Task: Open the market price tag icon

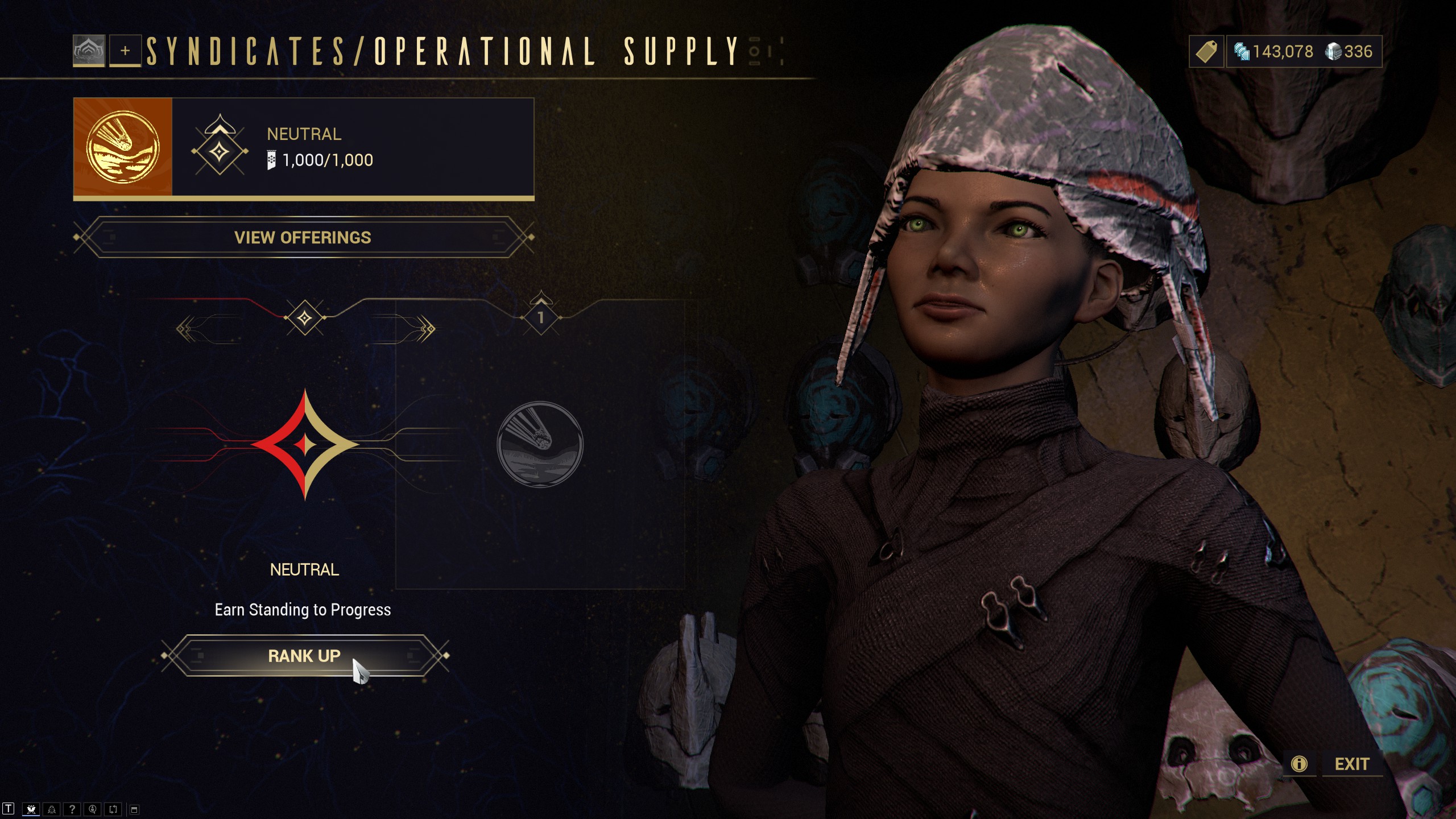Action: [1206, 52]
